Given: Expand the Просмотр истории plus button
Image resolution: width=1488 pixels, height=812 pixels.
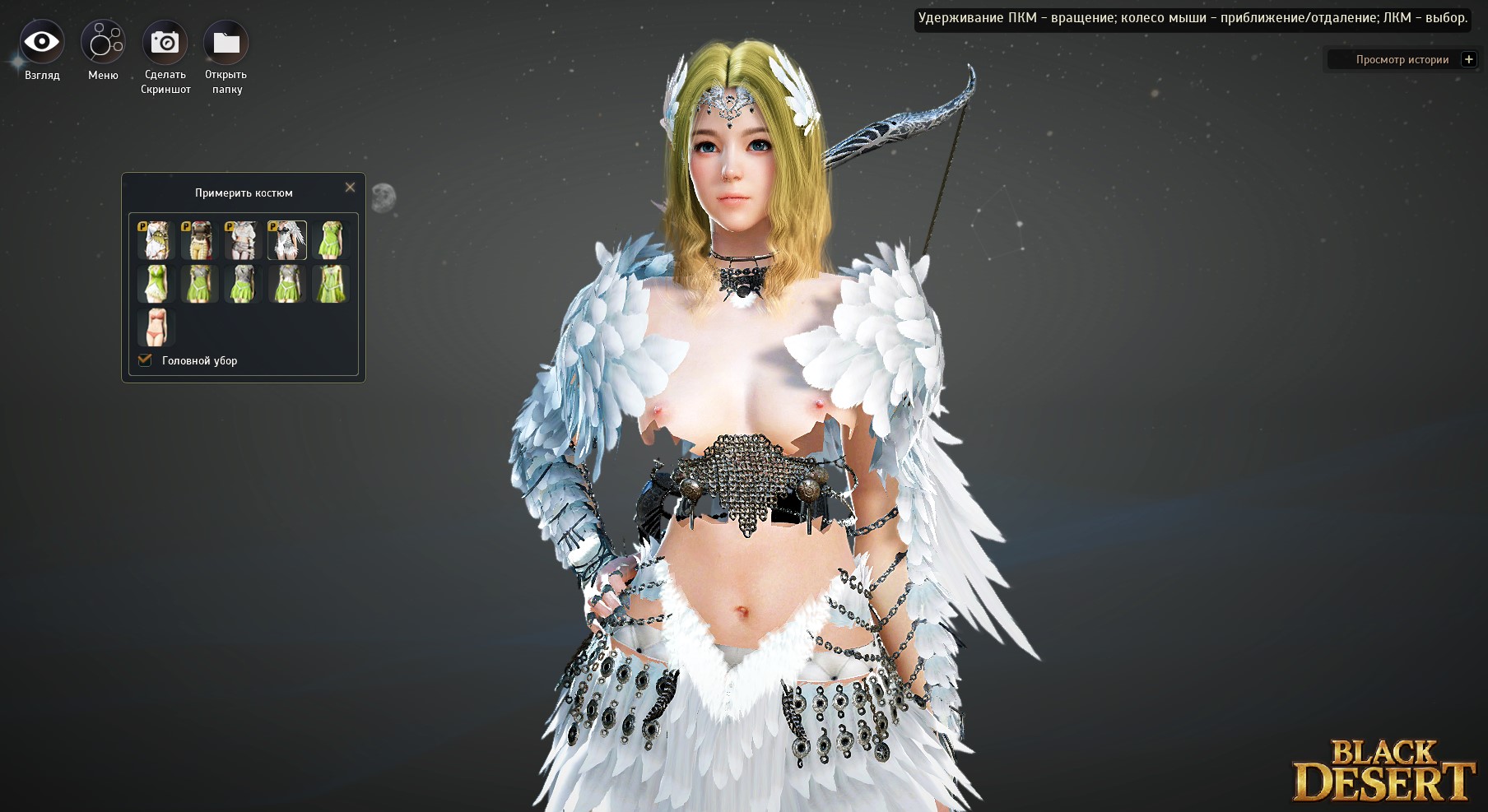Looking at the screenshot, I should tap(1468, 59).
